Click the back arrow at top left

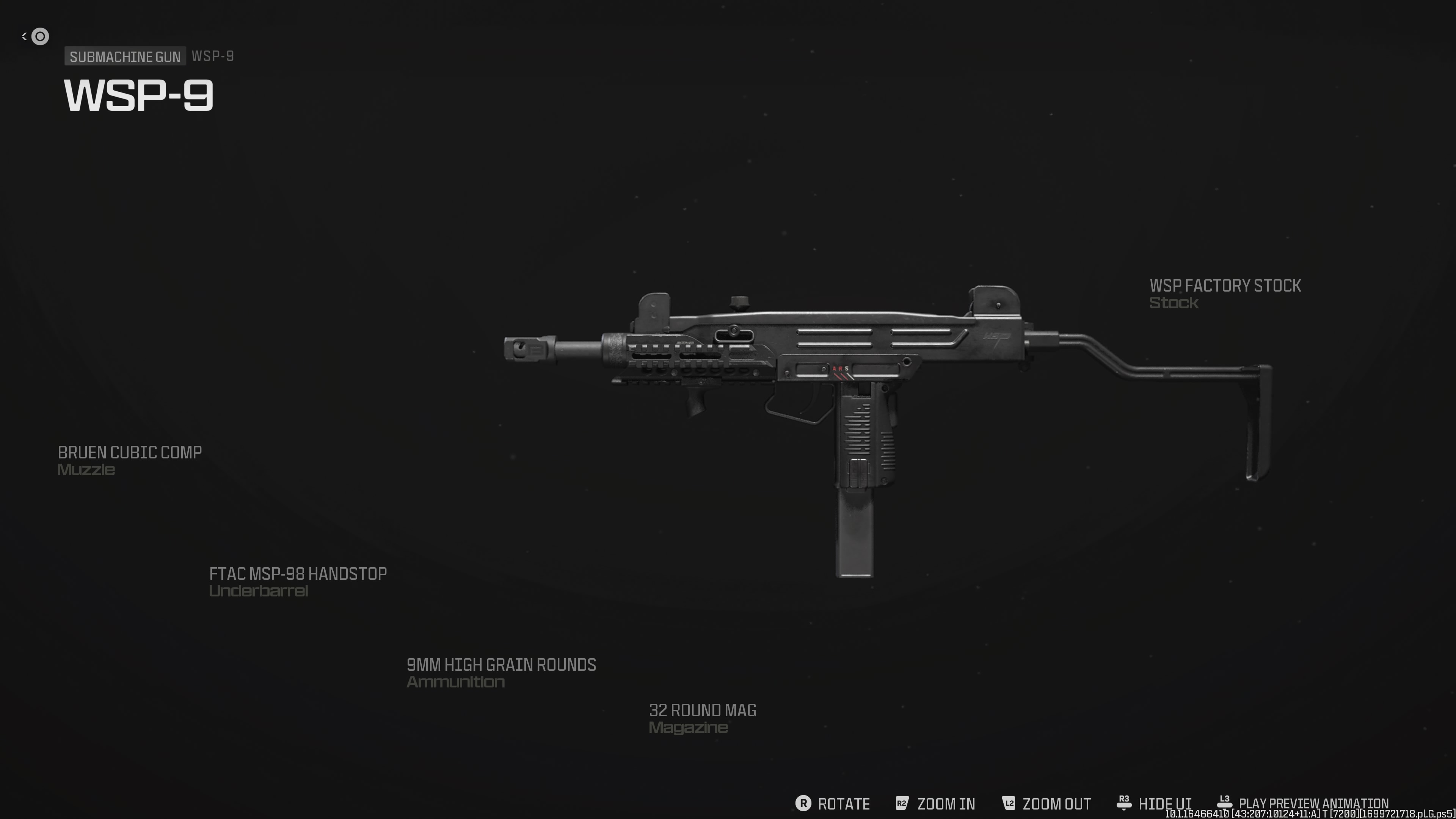pyautogui.click(x=24, y=36)
